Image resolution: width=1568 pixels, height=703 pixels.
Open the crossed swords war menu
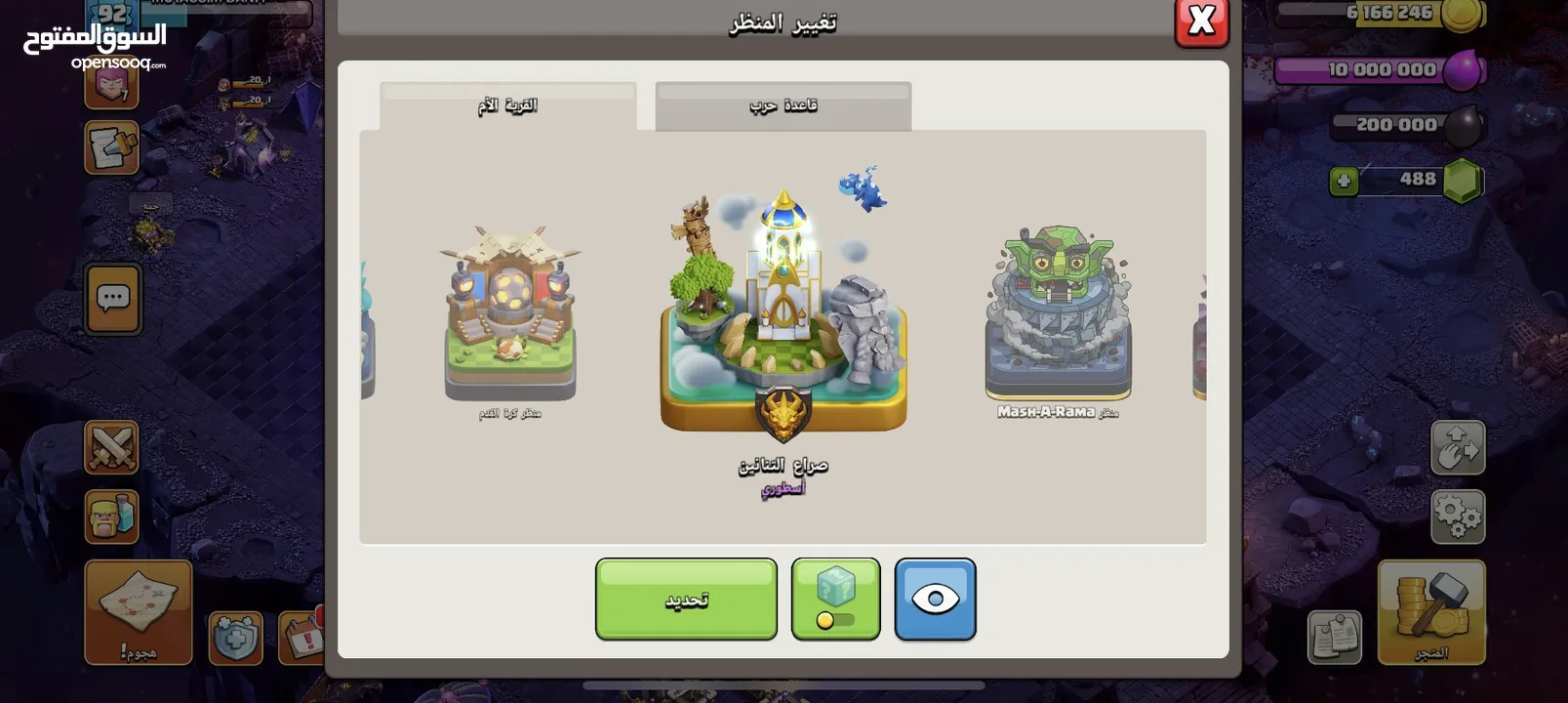[111, 448]
